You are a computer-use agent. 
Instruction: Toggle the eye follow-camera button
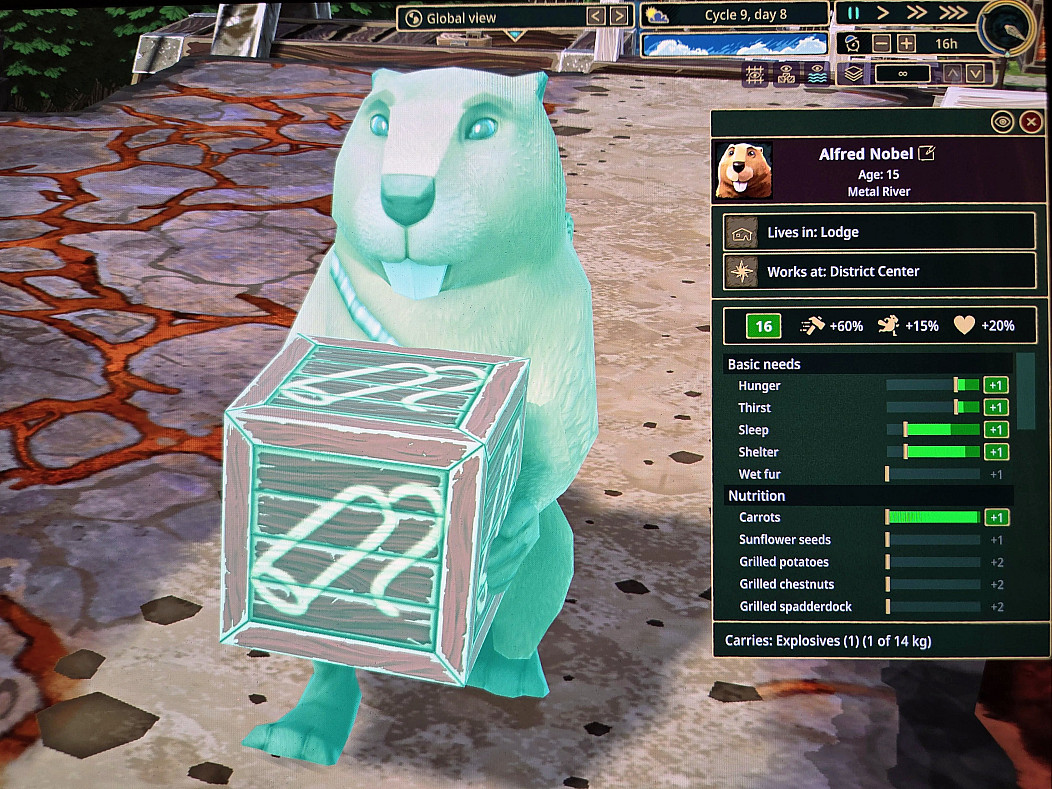pyautogui.click(x=1002, y=122)
